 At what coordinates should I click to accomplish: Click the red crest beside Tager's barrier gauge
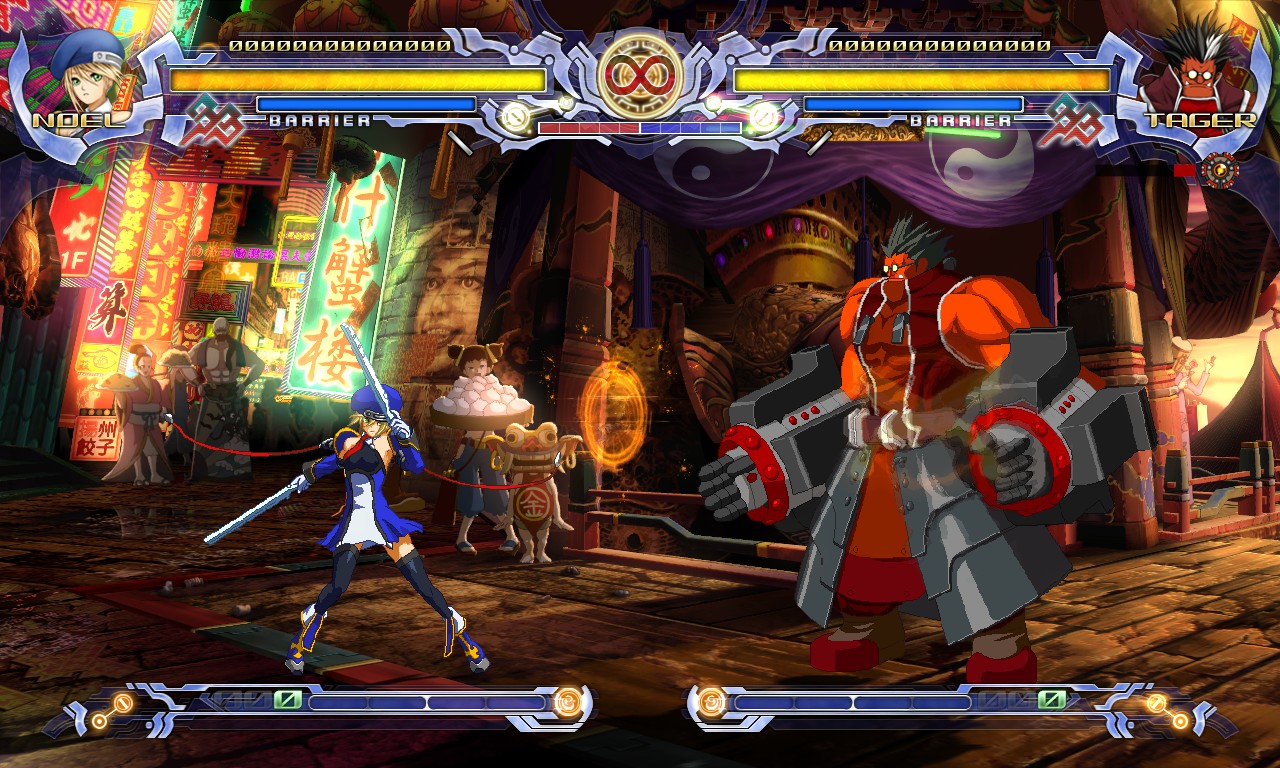[x=1068, y=120]
